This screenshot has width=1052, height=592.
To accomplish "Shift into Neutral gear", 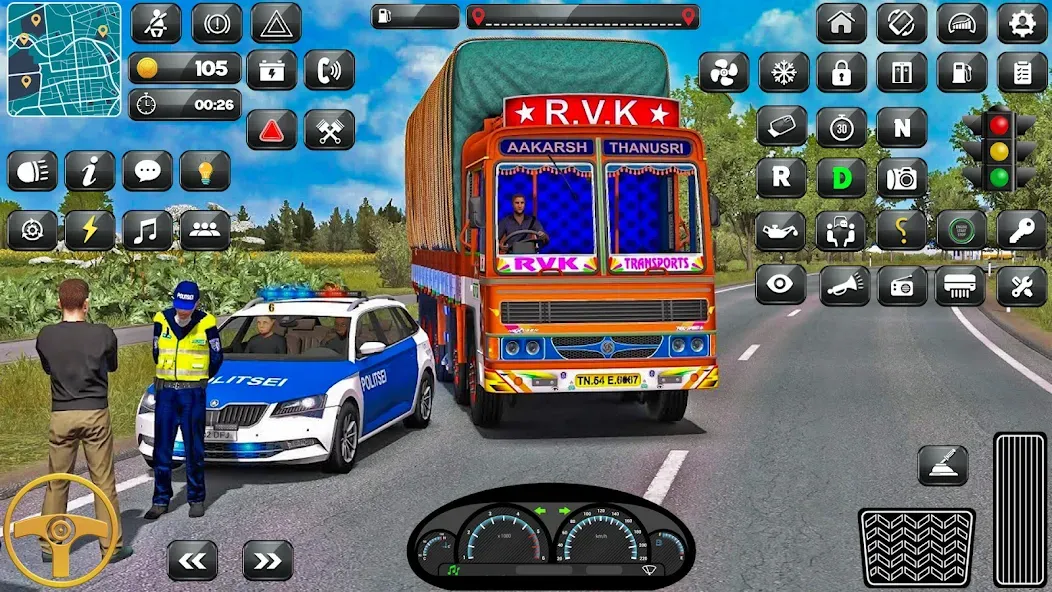I will coord(901,127).
